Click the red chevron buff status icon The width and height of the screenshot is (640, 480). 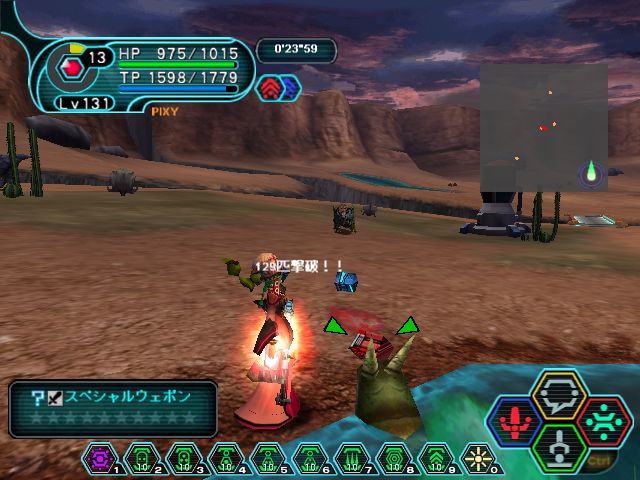click(x=272, y=88)
